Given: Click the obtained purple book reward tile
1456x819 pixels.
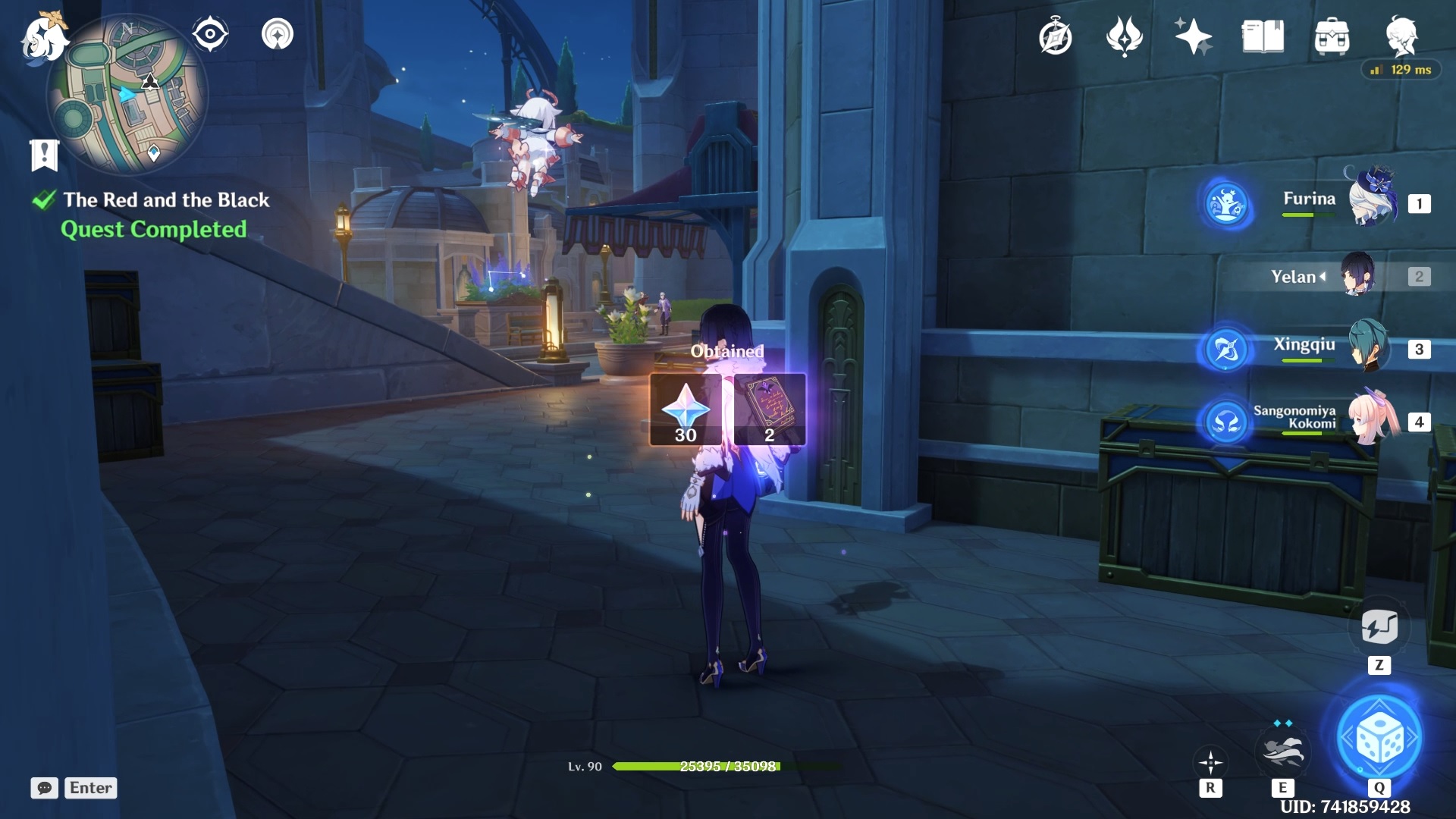Looking at the screenshot, I should [x=770, y=409].
